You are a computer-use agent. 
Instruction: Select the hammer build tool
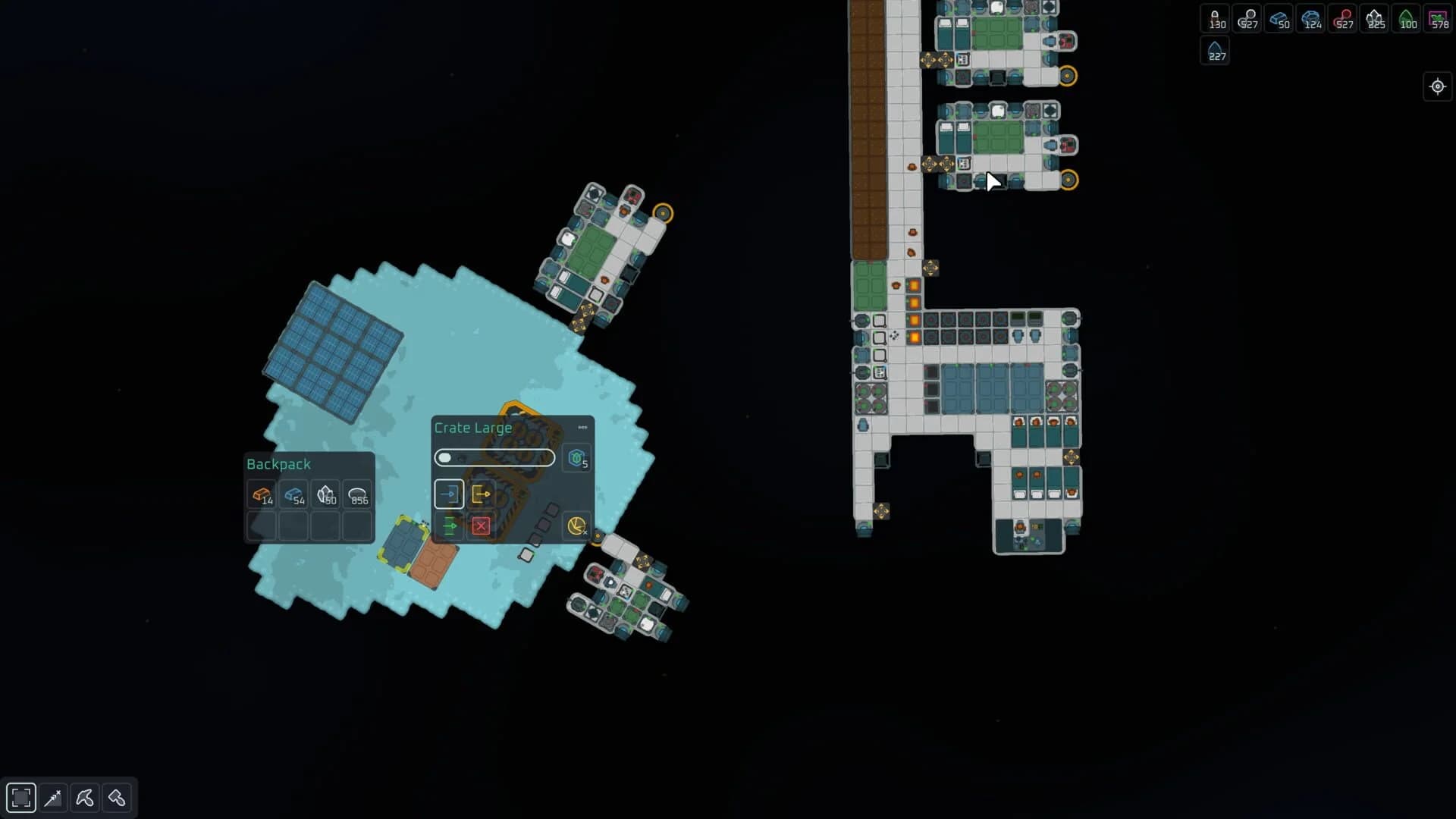[118, 797]
